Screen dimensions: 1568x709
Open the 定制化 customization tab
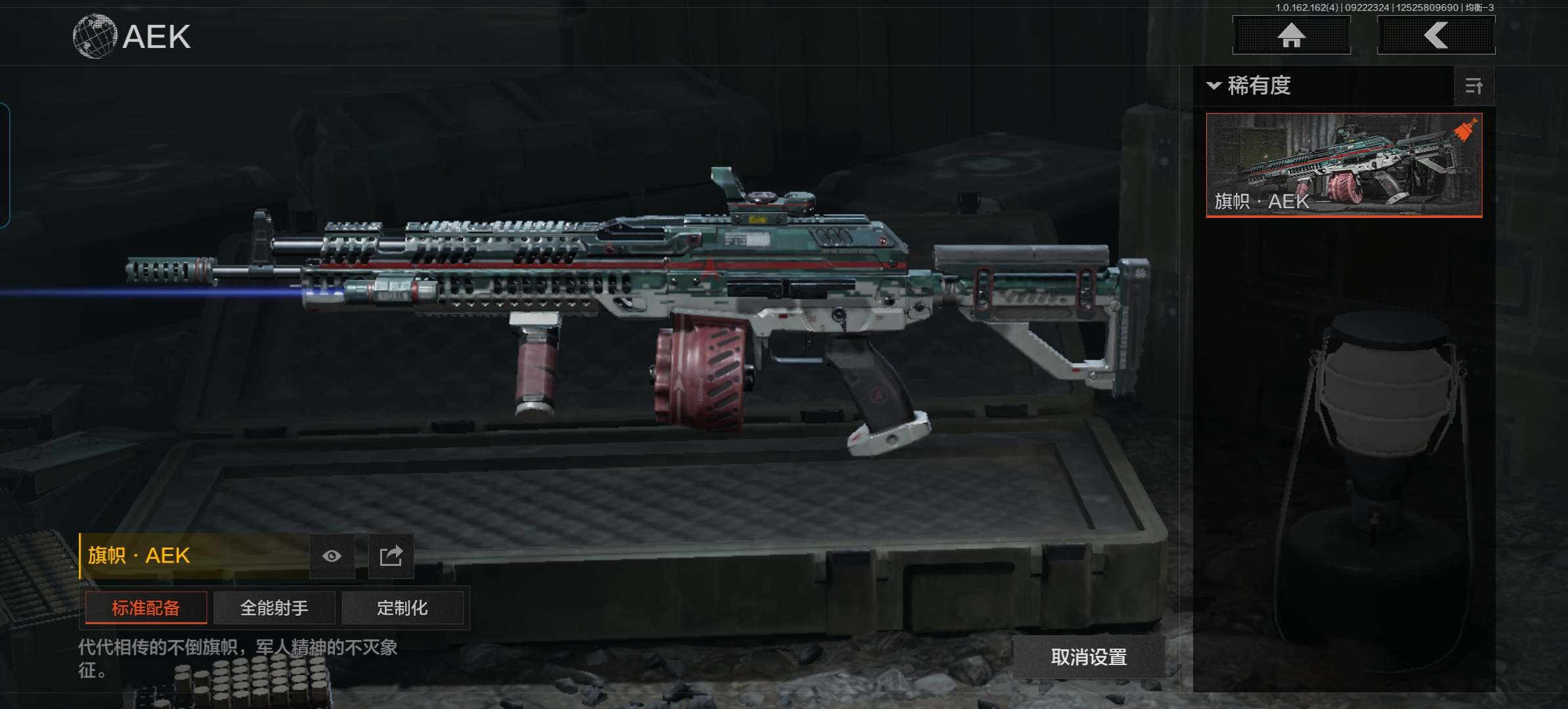point(402,608)
